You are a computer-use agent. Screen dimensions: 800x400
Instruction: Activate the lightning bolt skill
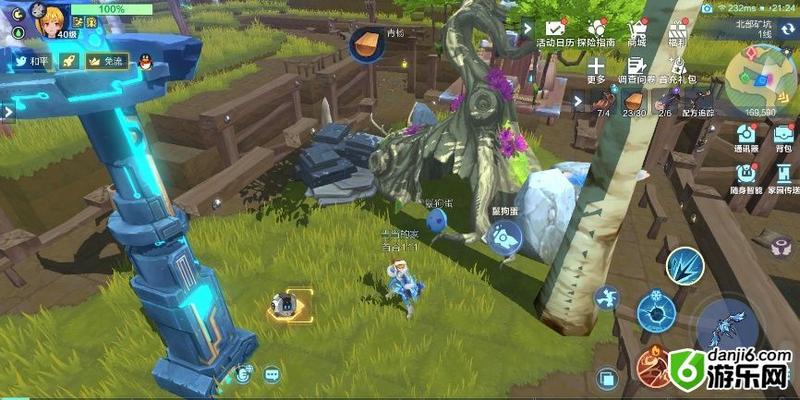(x=685, y=264)
